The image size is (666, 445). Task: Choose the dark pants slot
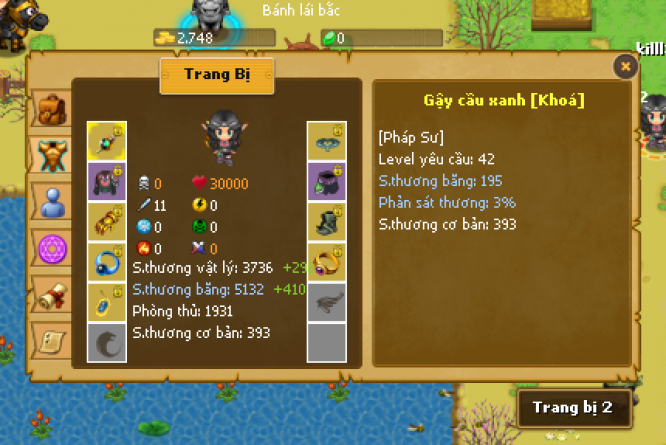tap(326, 181)
